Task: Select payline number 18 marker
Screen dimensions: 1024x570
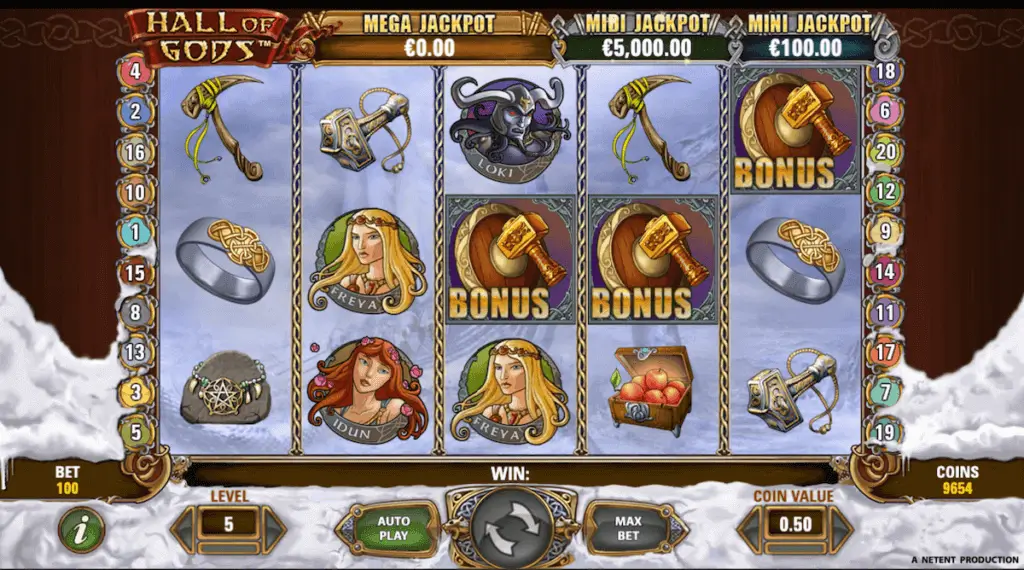Action: click(885, 72)
